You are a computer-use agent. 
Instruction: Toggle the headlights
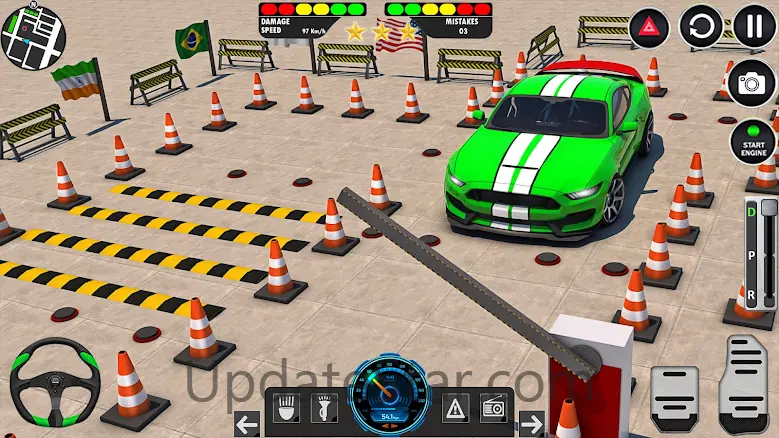click(288, 408)
